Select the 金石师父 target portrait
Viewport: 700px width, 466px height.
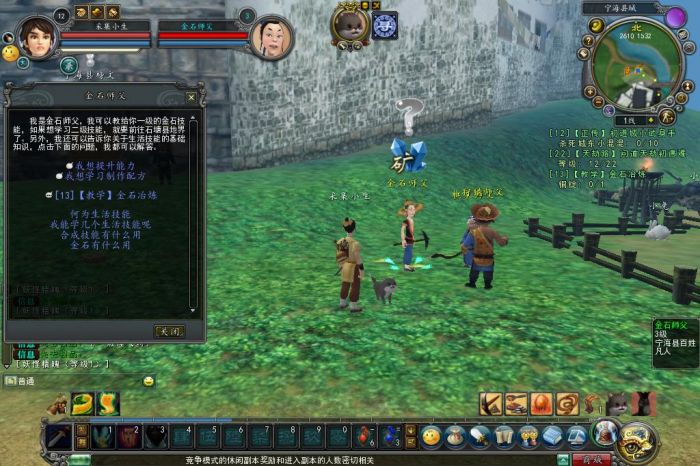click(x=271, y=37)
